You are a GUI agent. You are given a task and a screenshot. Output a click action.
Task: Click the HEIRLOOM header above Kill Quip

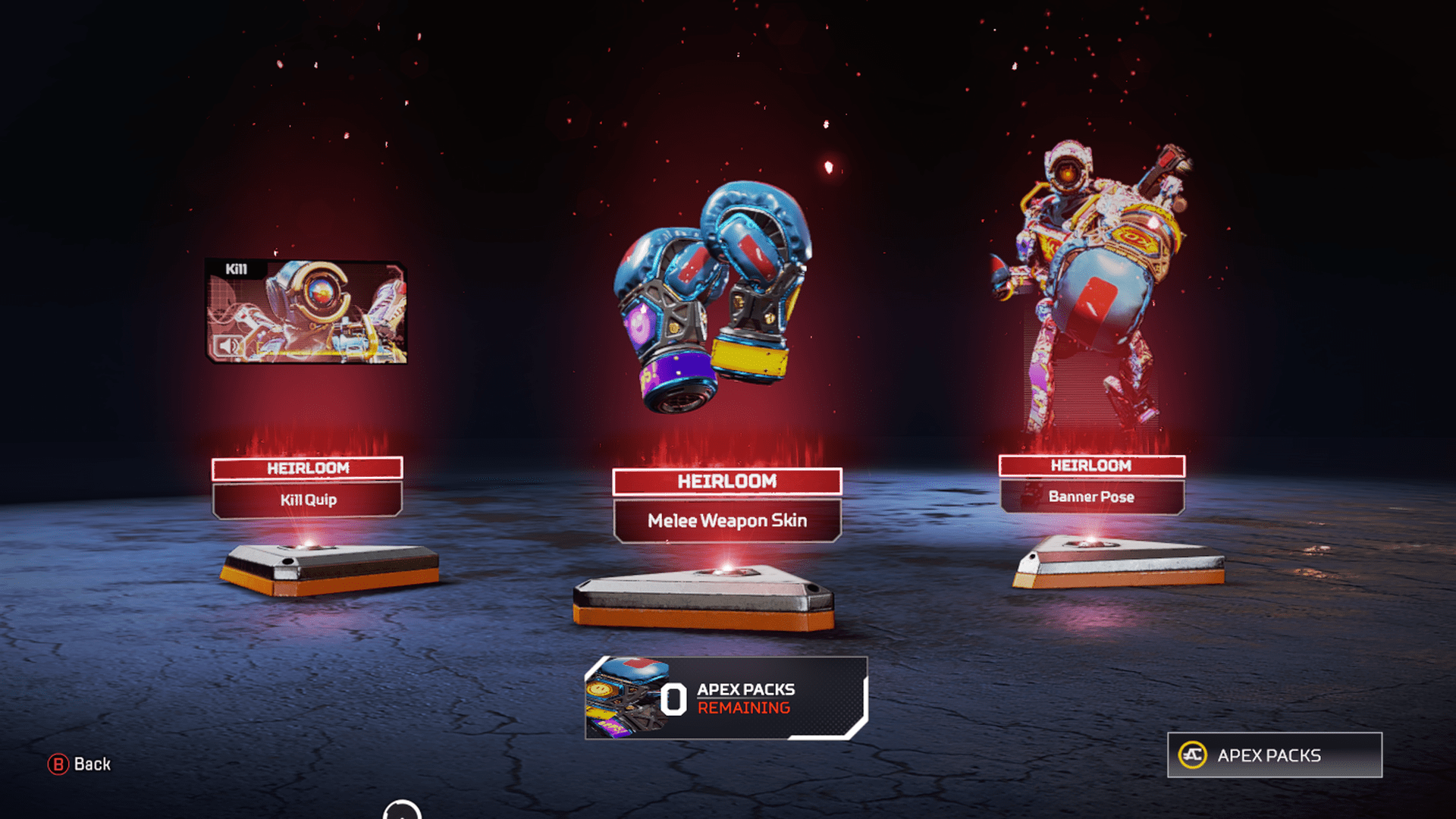click(x=306, y=468)
